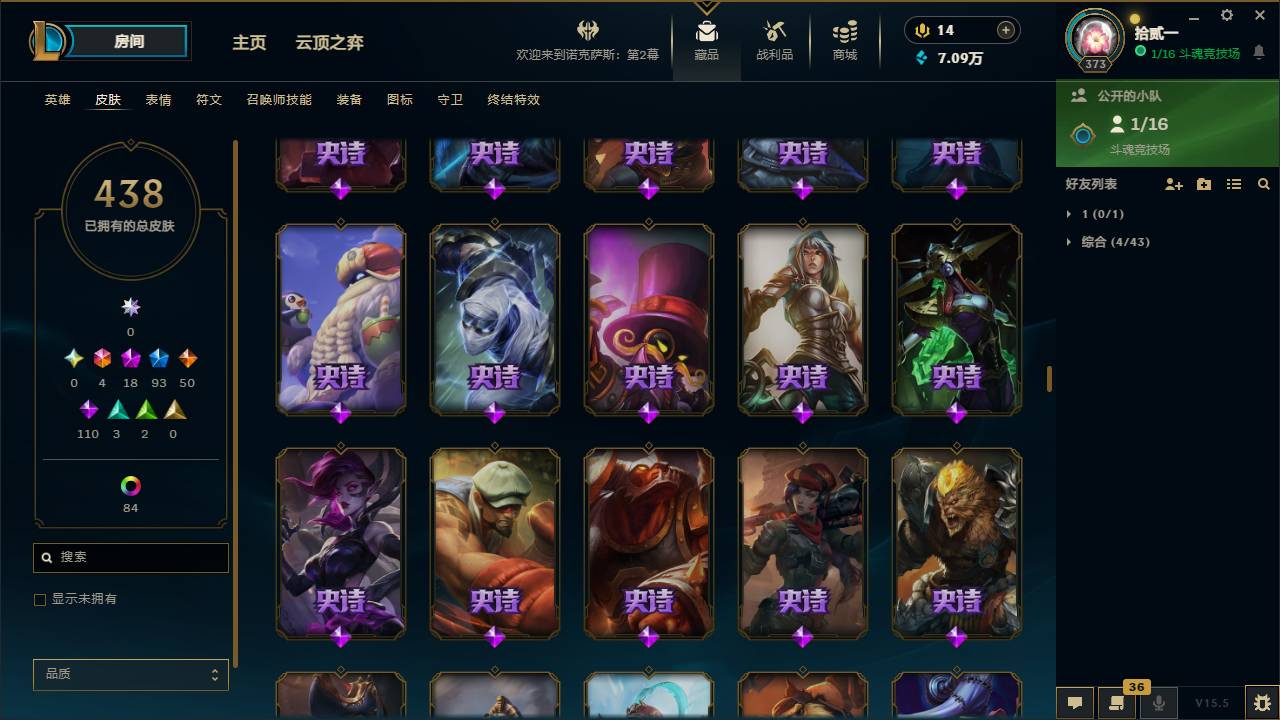Click the friend list search magnifier icon

(x=1264, y=184)
